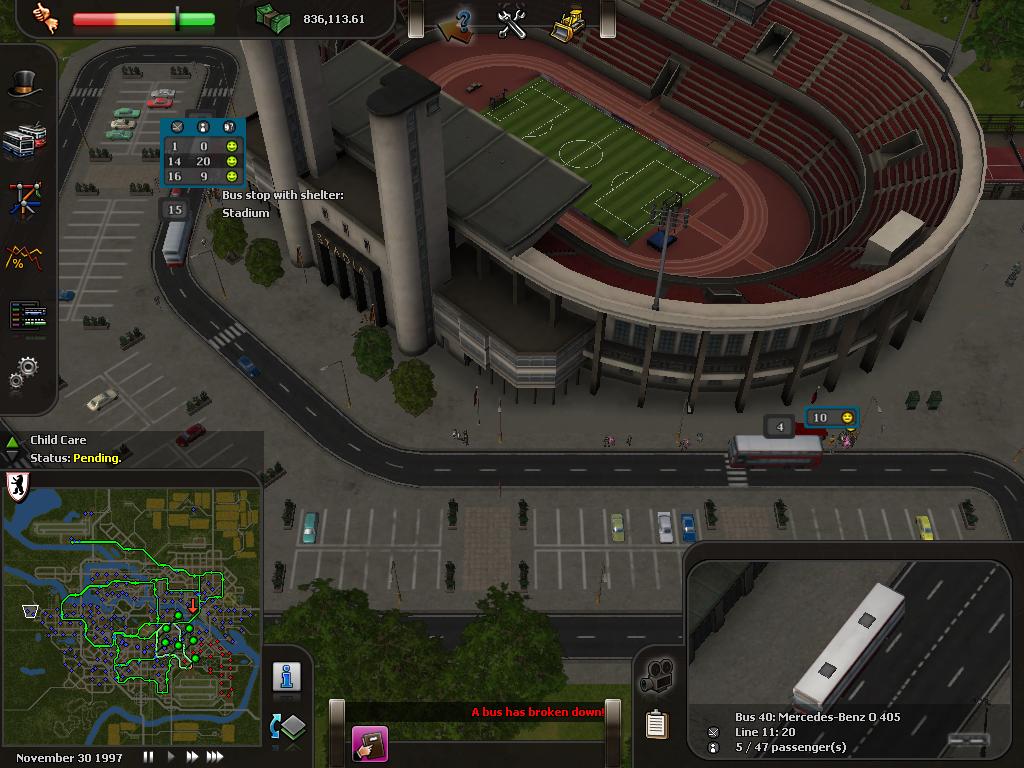Image resolution: width=1024 pixels, height=768 pixels.
Task: Open the bus and tram vehicles menu
Action: pyautogui.click(x=24, y=141)
